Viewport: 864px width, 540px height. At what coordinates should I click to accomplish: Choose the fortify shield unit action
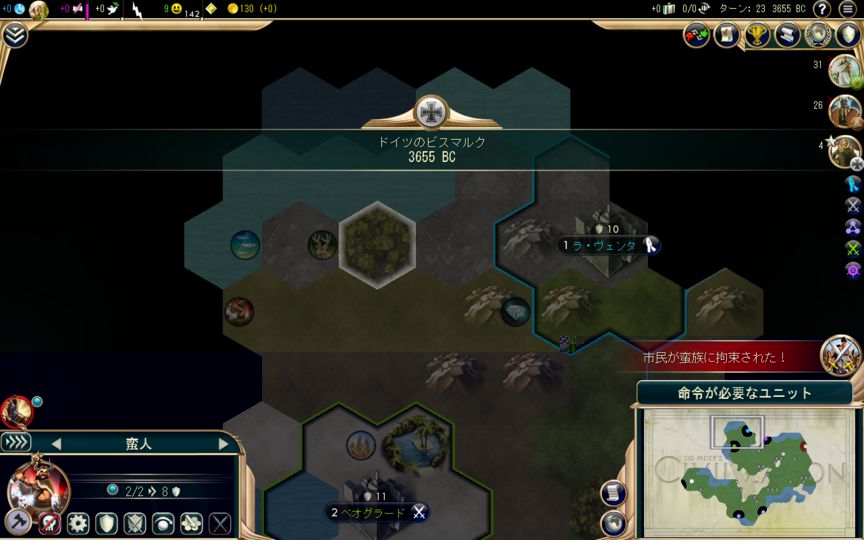coord(106,523)
